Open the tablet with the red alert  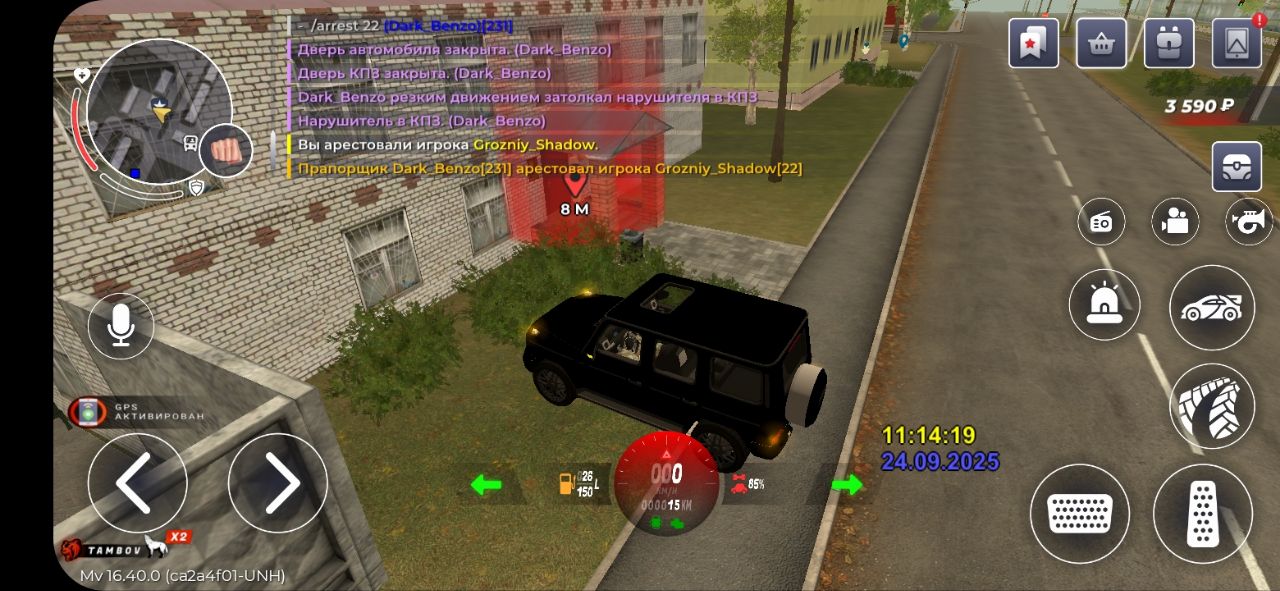[1236, 43]
